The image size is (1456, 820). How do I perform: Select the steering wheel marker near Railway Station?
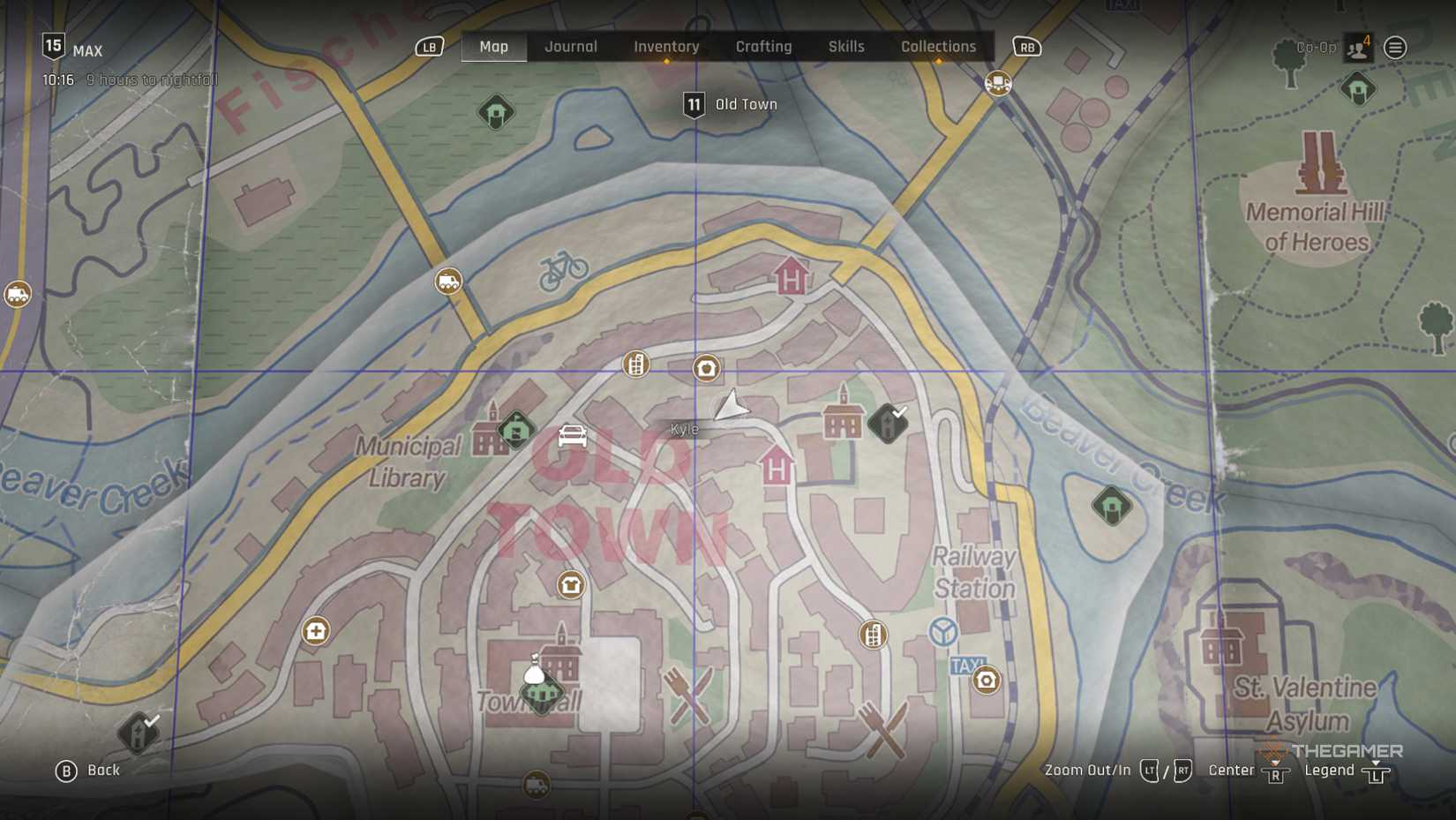(943, 631)
